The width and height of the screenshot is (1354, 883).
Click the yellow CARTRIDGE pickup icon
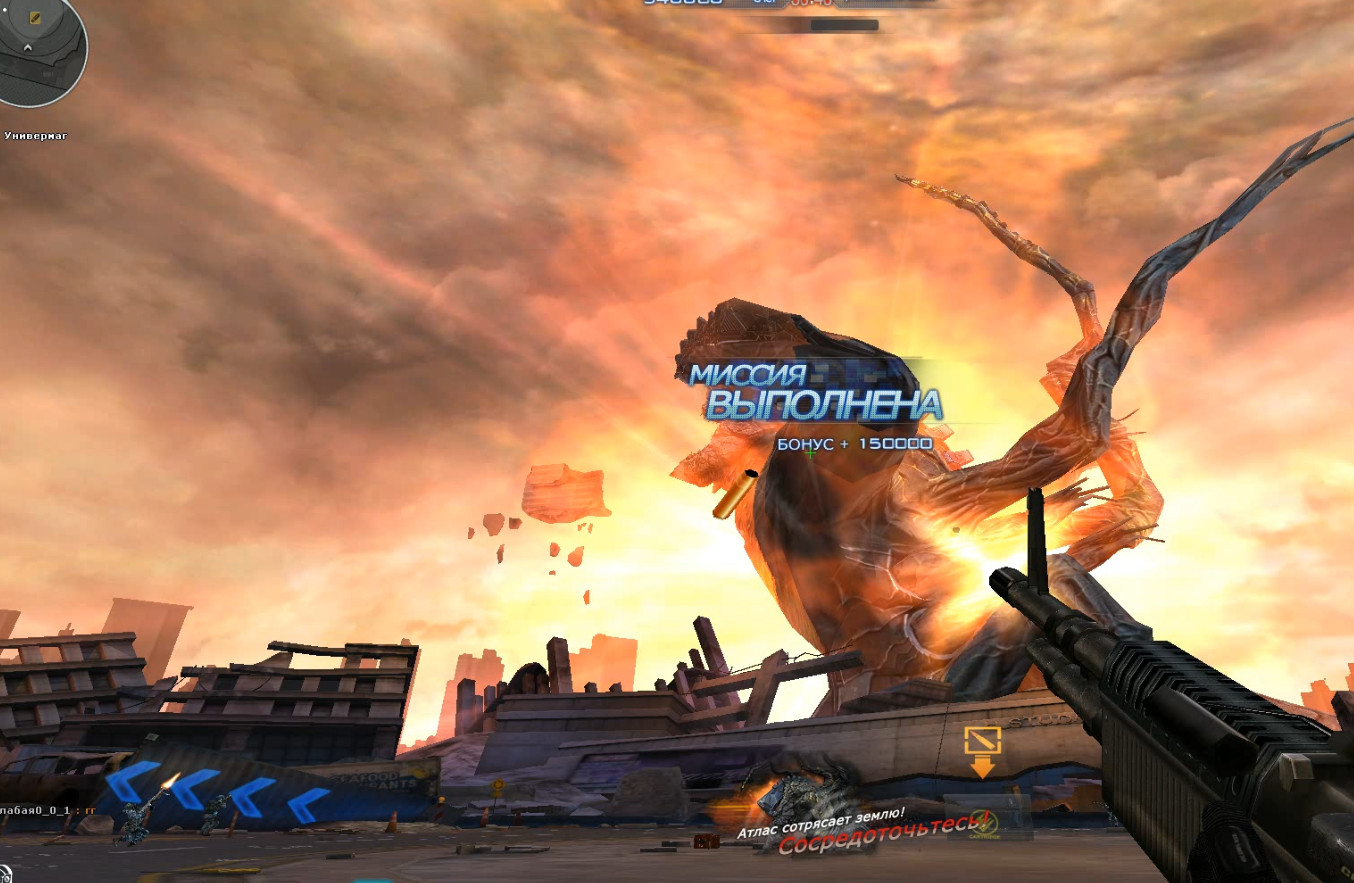[986, 822]
